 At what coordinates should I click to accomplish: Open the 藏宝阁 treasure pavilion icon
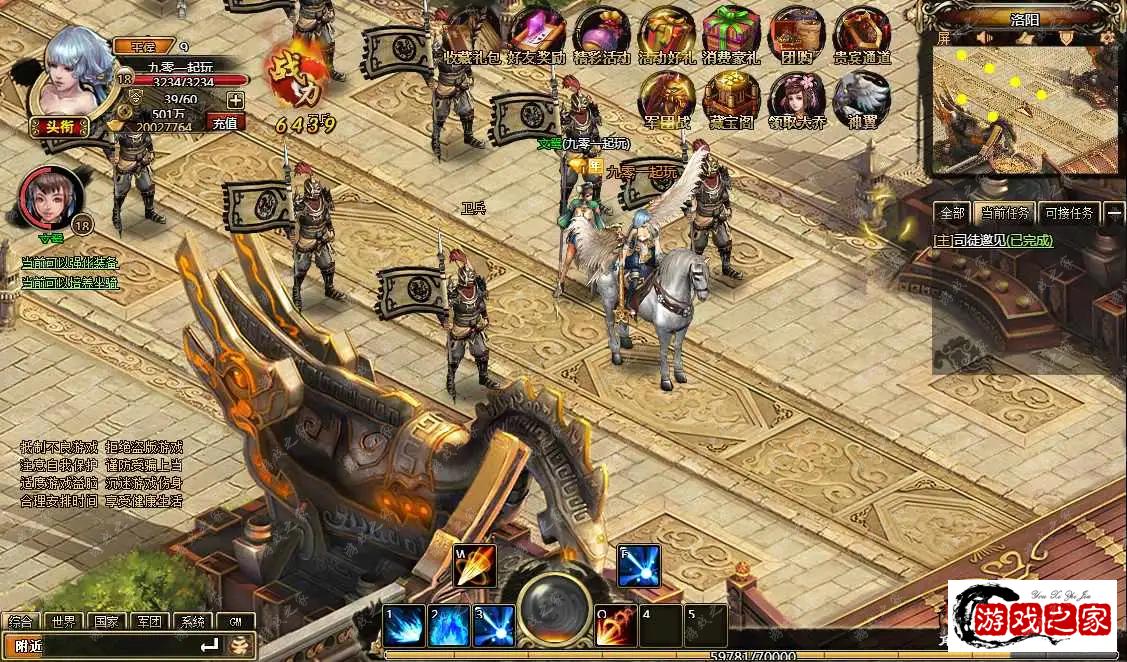tap(731, 100)
